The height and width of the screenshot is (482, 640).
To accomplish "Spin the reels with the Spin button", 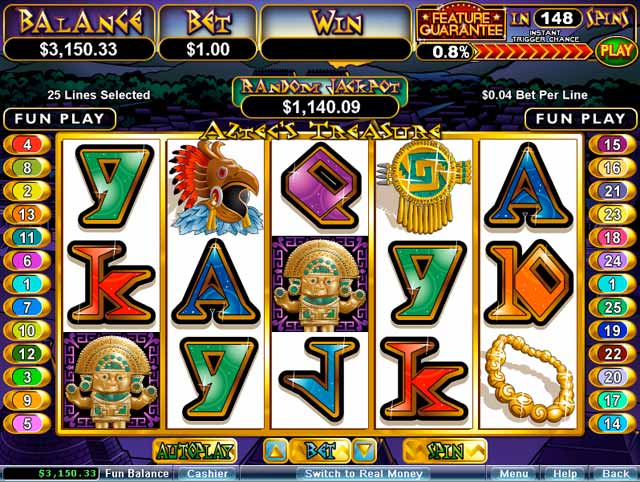I will pos(445,451).
